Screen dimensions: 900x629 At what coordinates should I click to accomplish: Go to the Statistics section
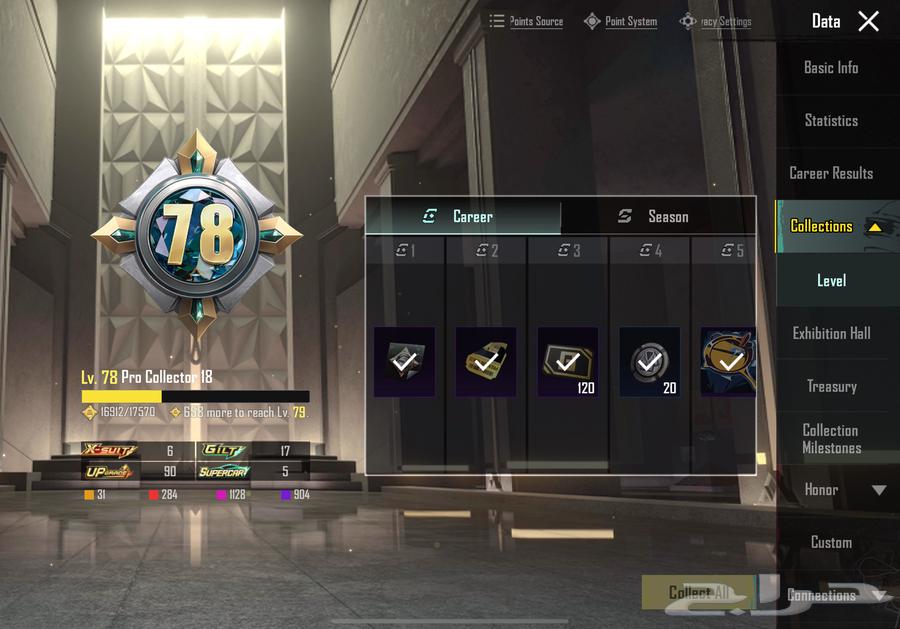click(x=831, y=120)
